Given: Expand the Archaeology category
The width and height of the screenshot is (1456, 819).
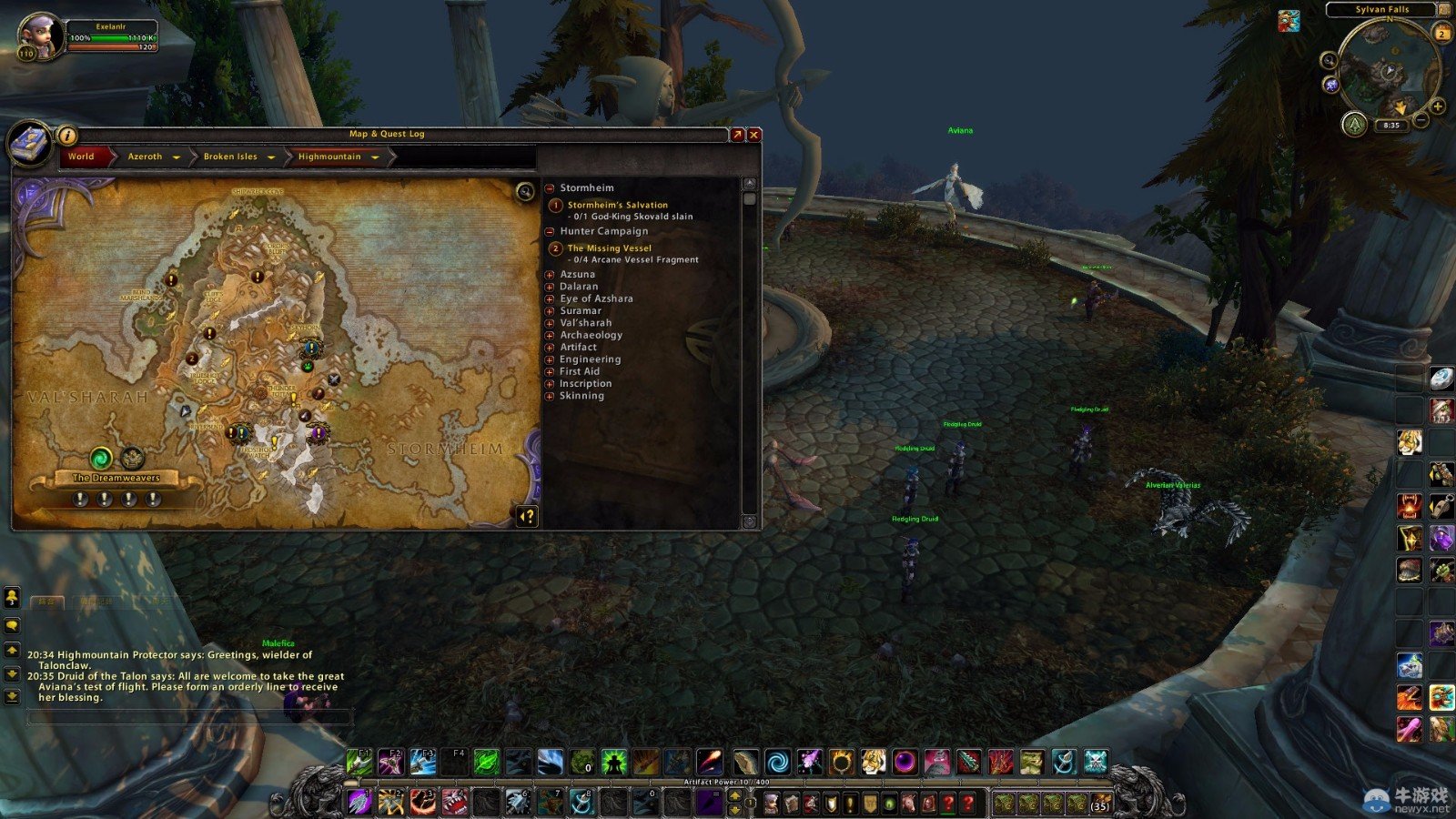Looking at the screenshot, I should tap(547, 335).
